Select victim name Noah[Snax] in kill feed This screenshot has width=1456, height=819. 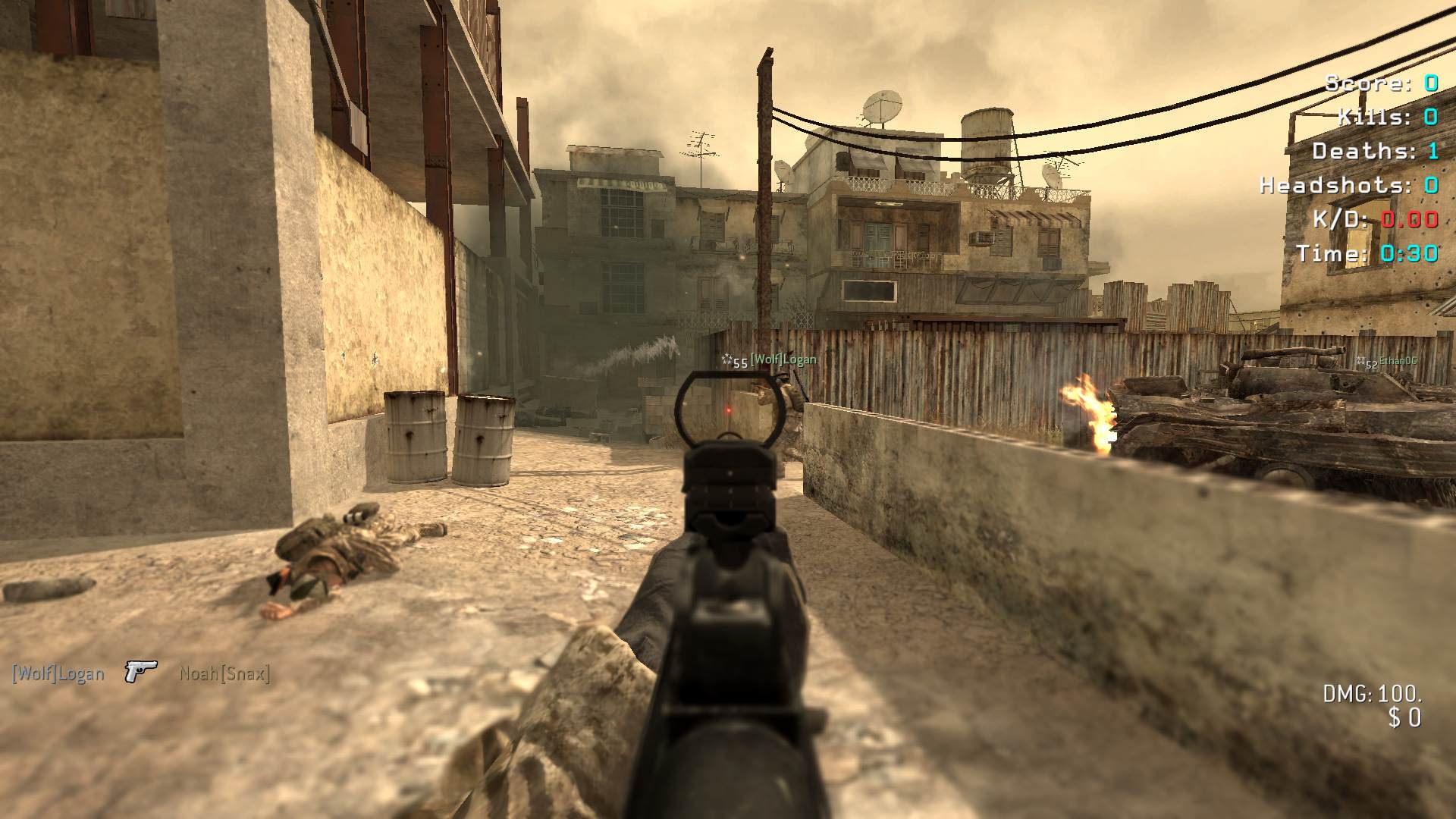224,673
